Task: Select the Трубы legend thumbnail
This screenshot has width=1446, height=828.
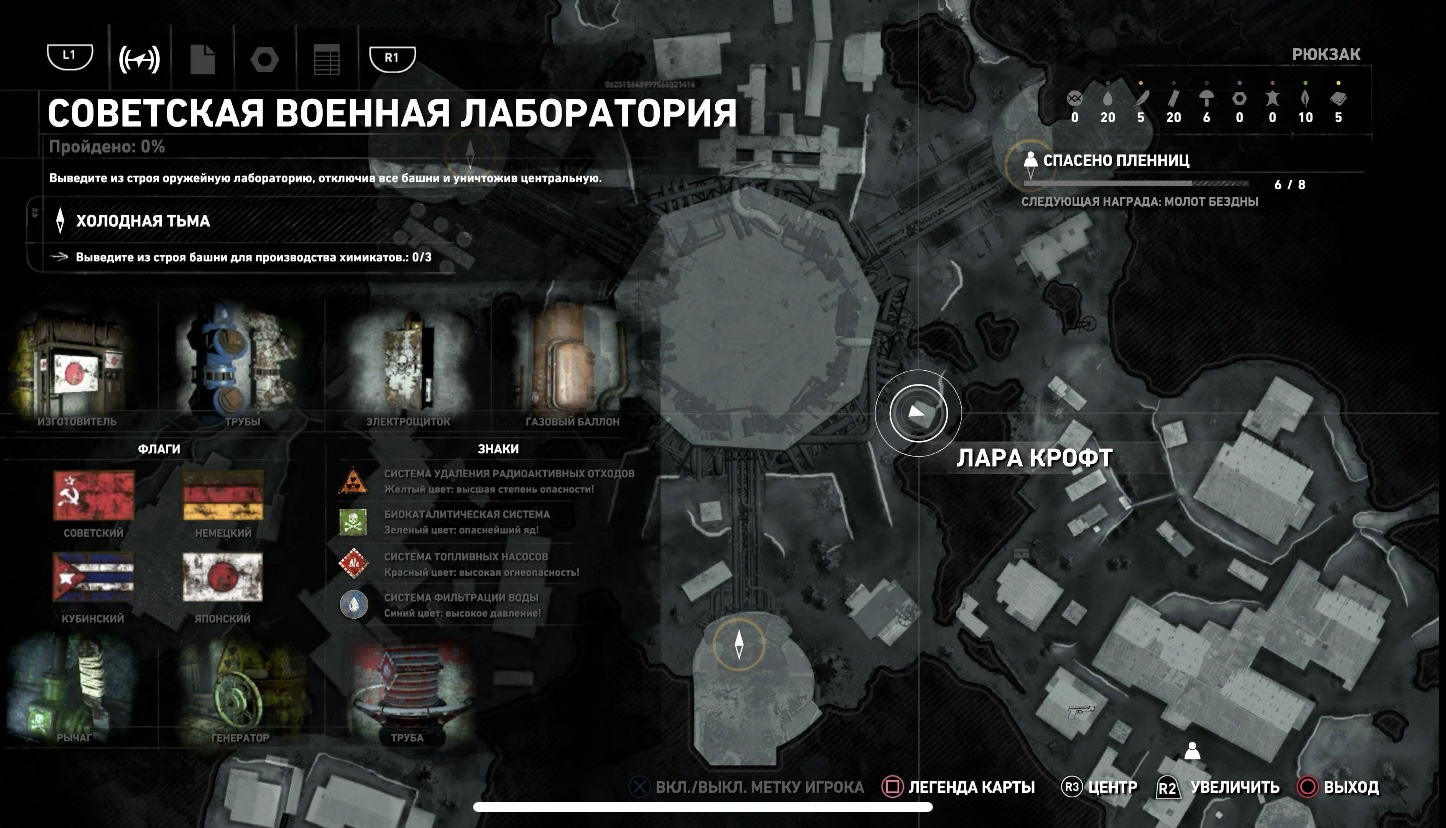Action: click(x=242, y=362)
